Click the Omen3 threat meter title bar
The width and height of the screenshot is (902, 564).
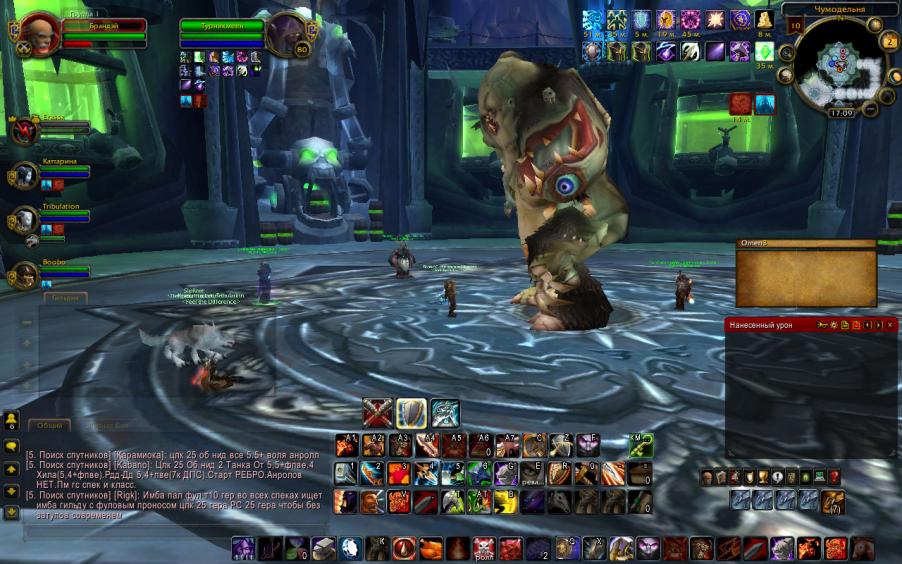point(806,243)
